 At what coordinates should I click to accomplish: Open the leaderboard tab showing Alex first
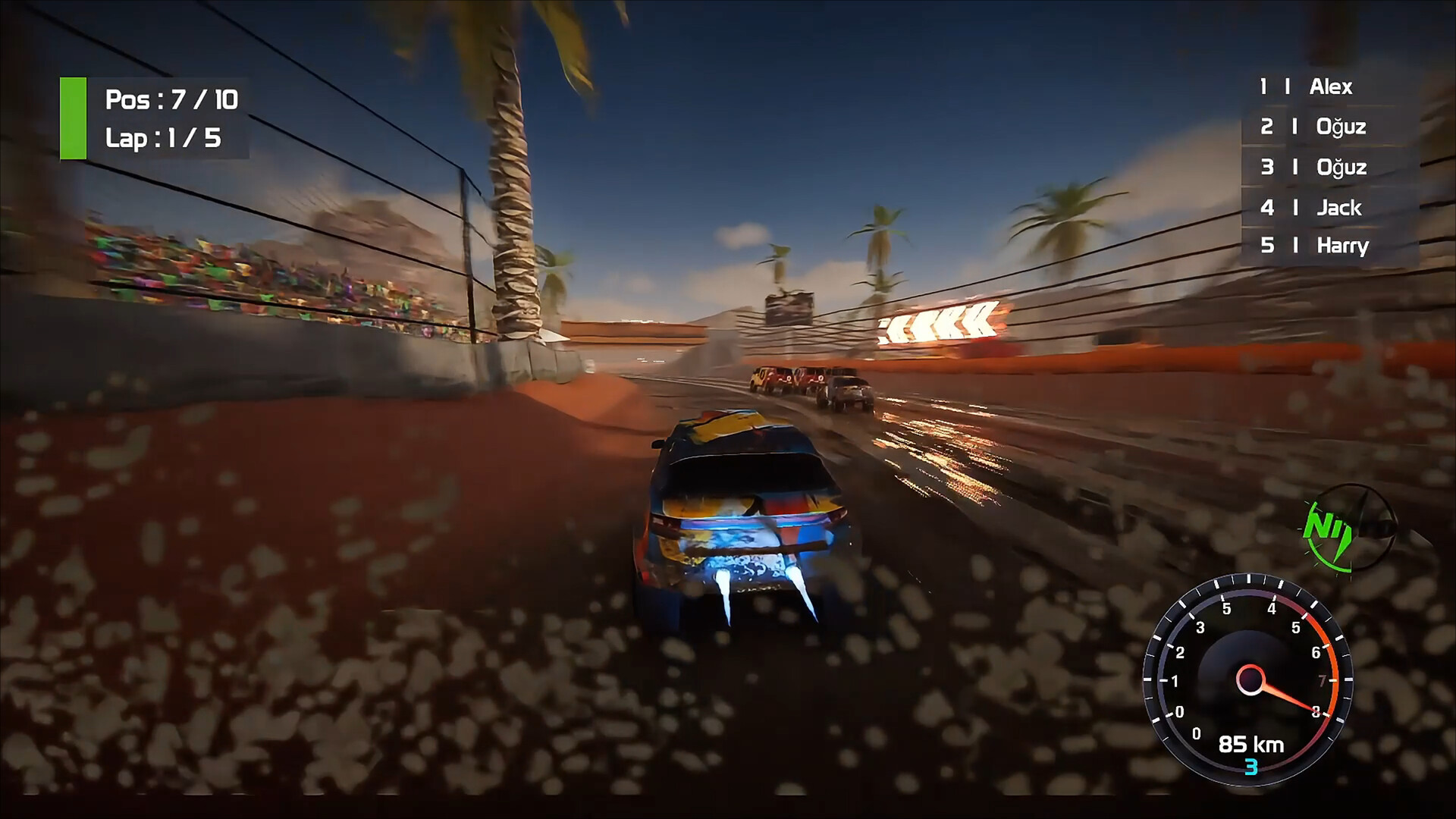pyautogui.click(x=1331, y=87)
